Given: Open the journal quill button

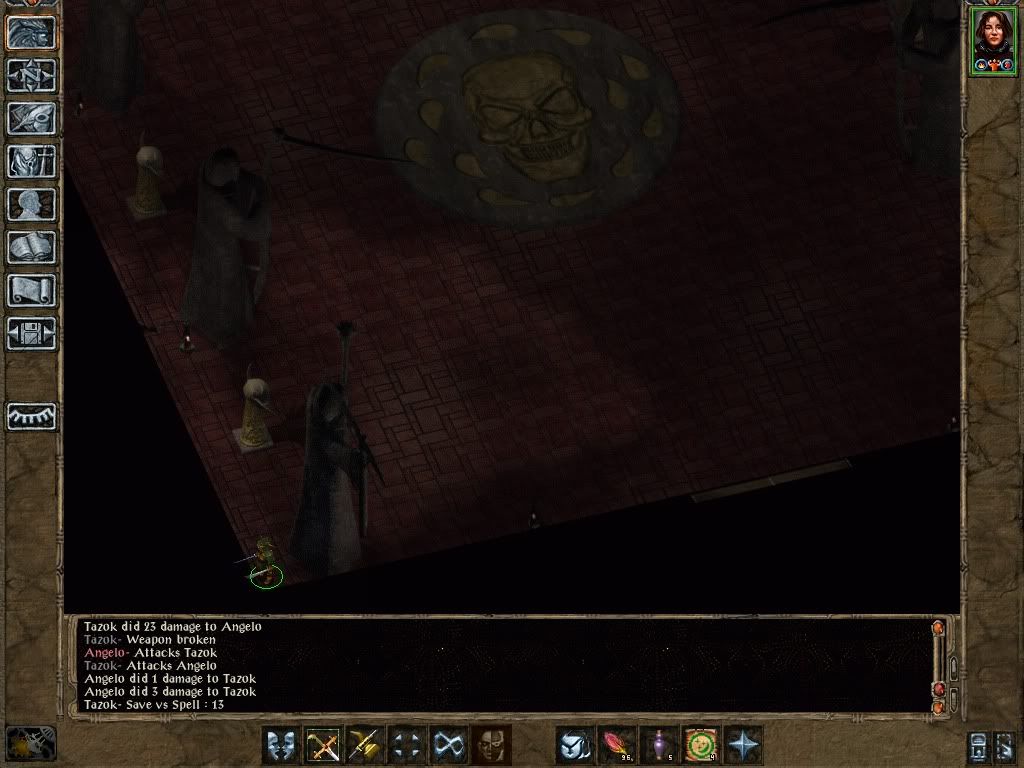Looking at the screenshot, I should pos(32,118).
